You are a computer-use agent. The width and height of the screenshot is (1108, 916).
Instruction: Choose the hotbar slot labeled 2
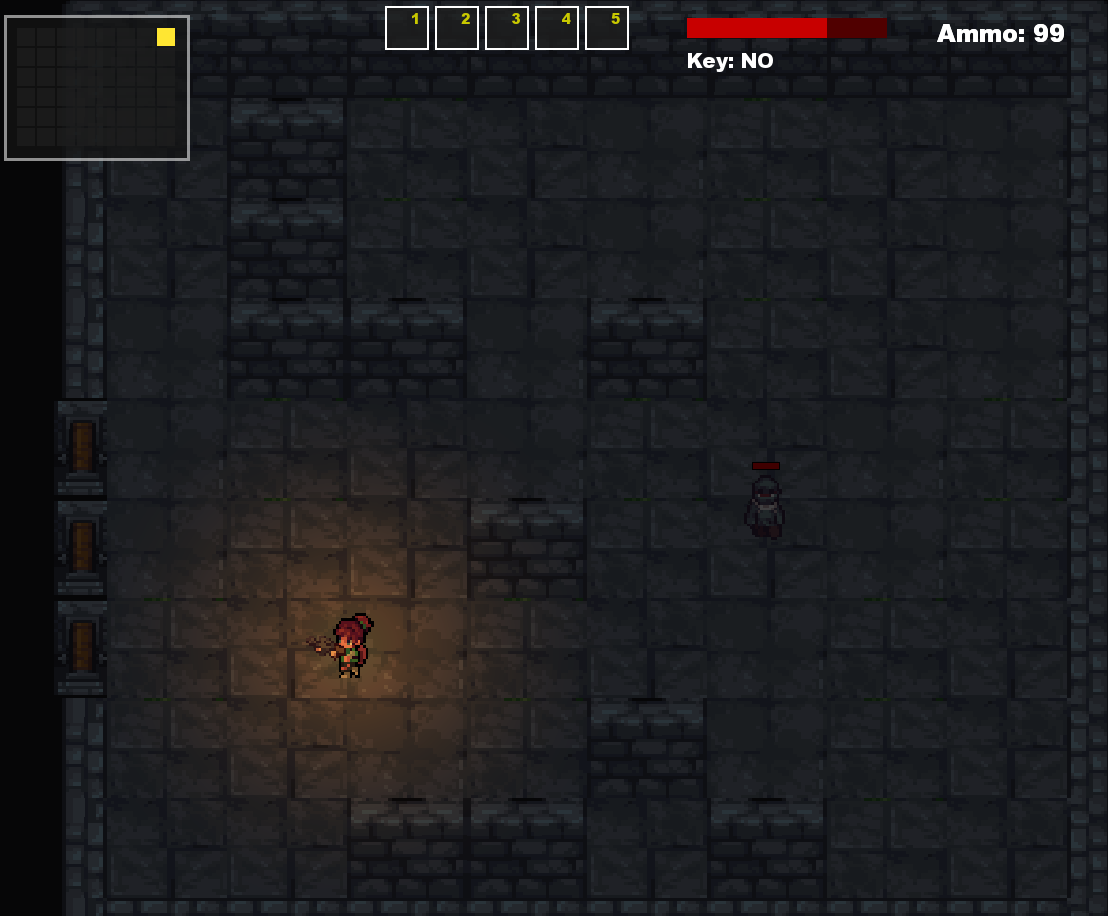457,28
